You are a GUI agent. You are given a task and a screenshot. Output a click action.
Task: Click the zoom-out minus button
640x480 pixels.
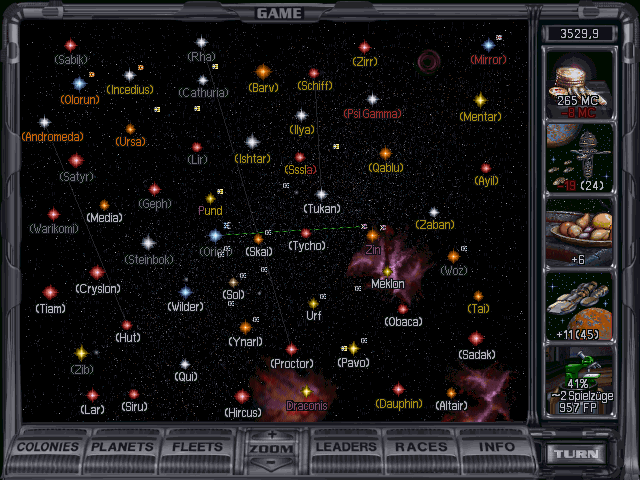click(272, 464)
